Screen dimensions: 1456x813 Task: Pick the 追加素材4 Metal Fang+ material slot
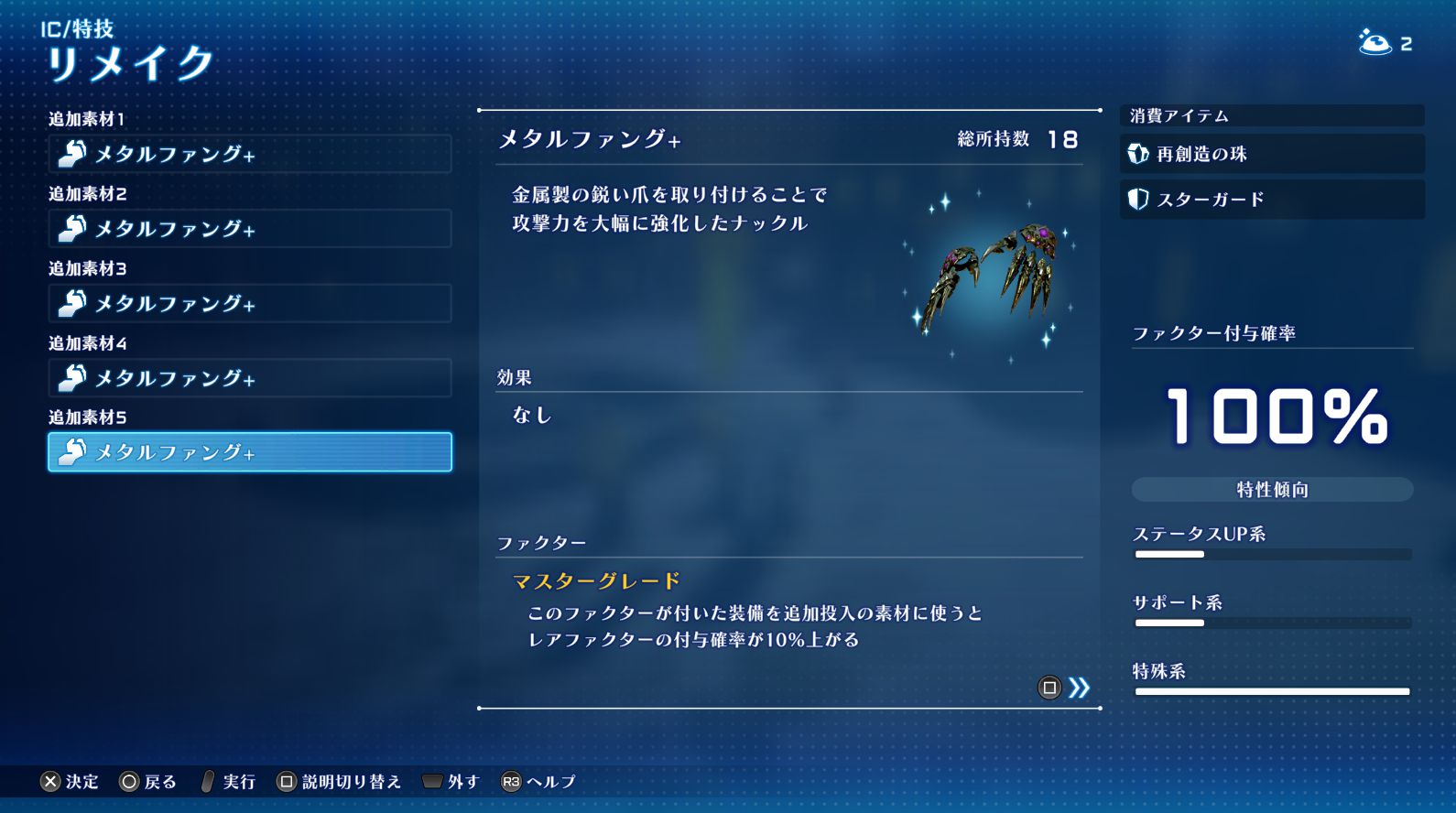coord(249,378)
